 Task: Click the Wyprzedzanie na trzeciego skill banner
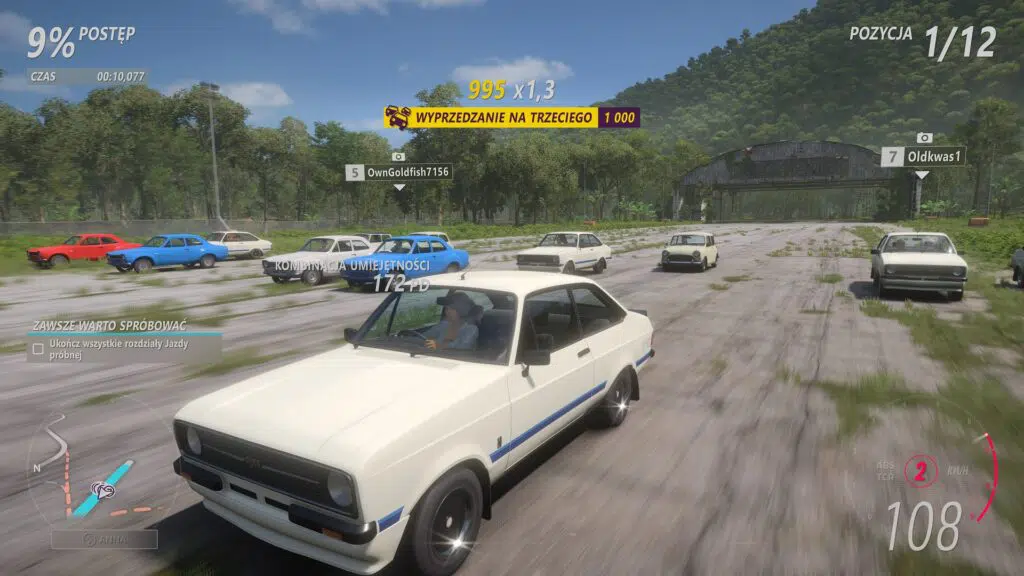tap(511, 118)
